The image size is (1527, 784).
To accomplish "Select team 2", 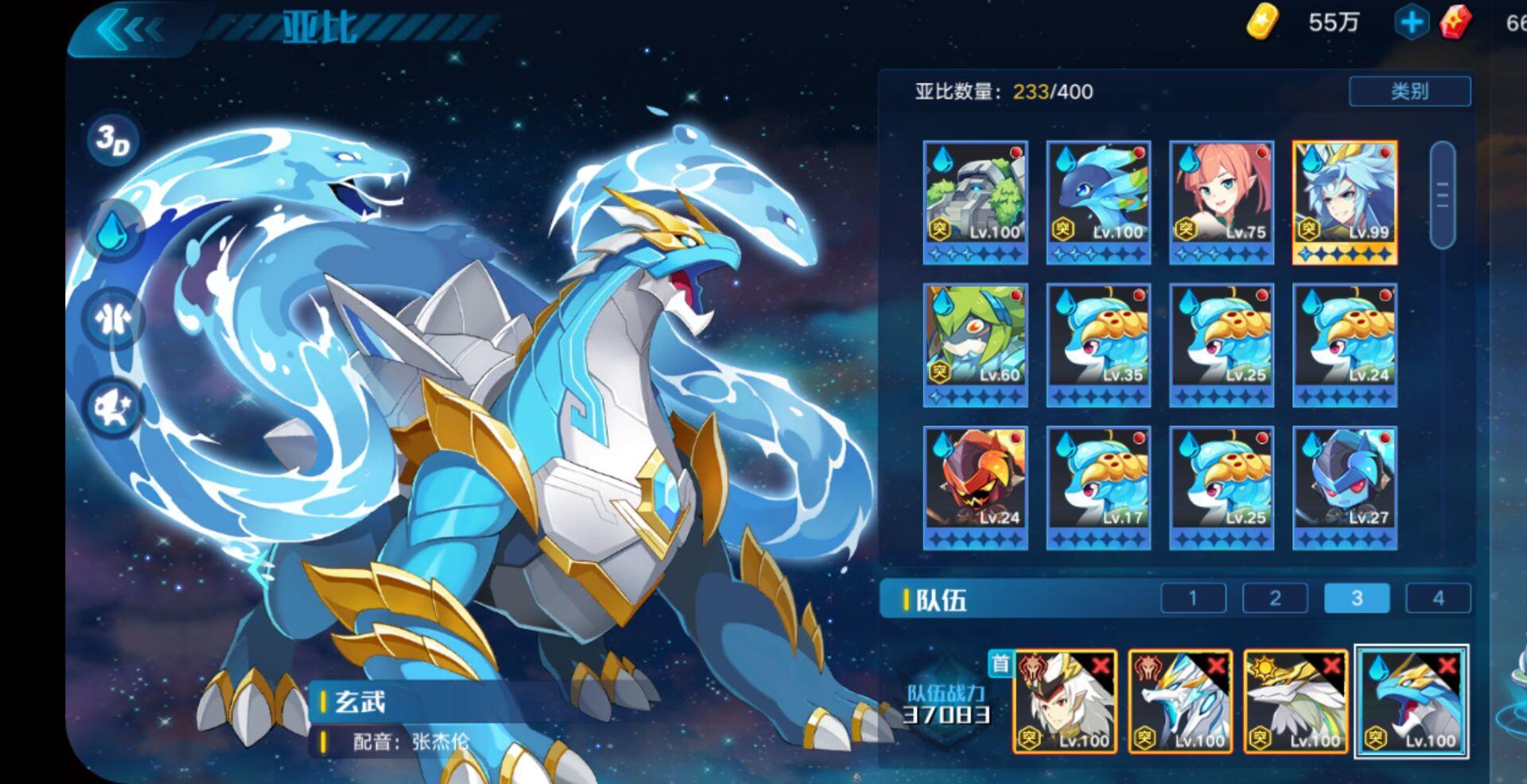I will (1276, 598).
